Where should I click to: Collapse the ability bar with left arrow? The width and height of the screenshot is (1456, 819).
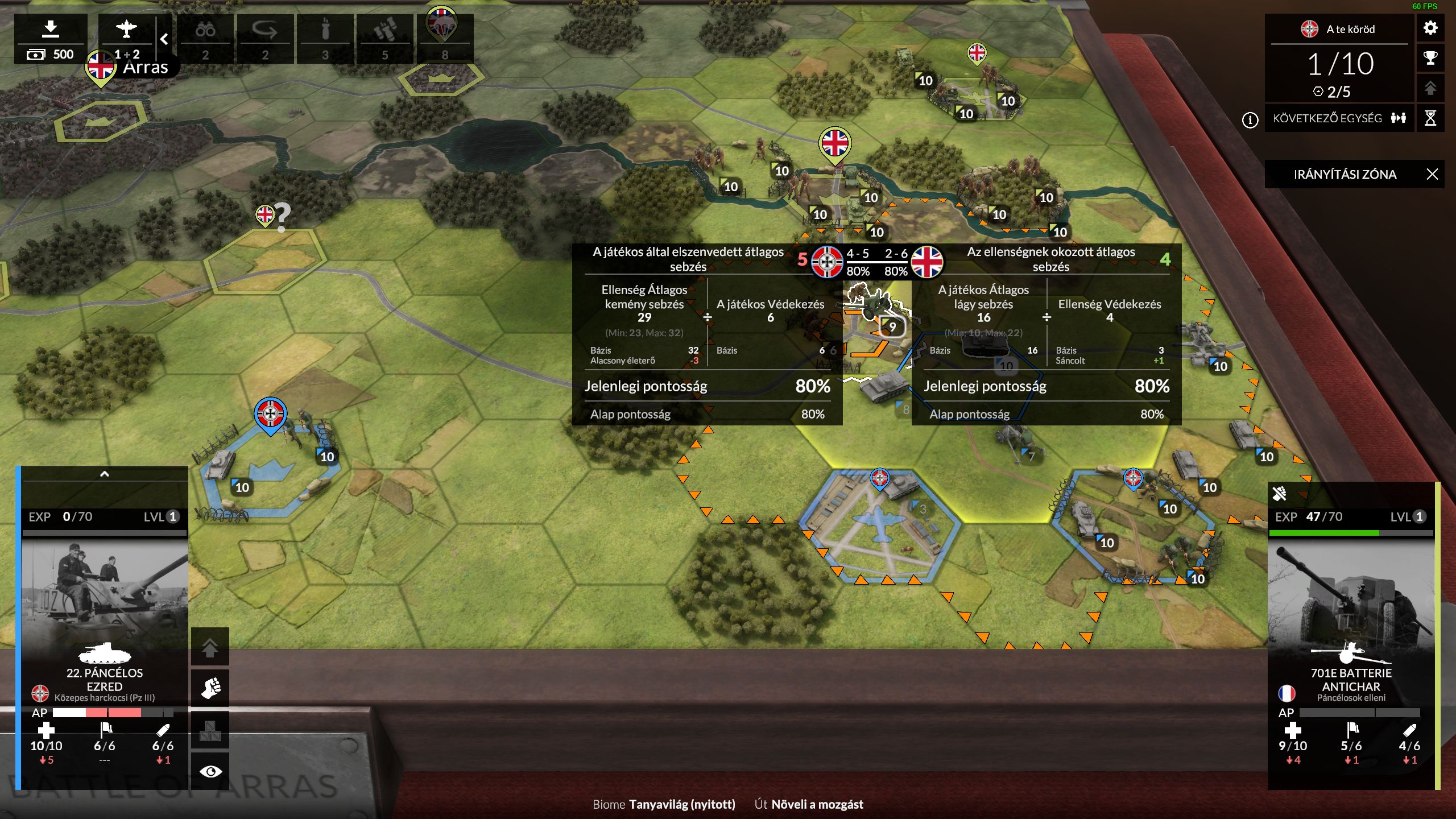[x=164, y=39]
